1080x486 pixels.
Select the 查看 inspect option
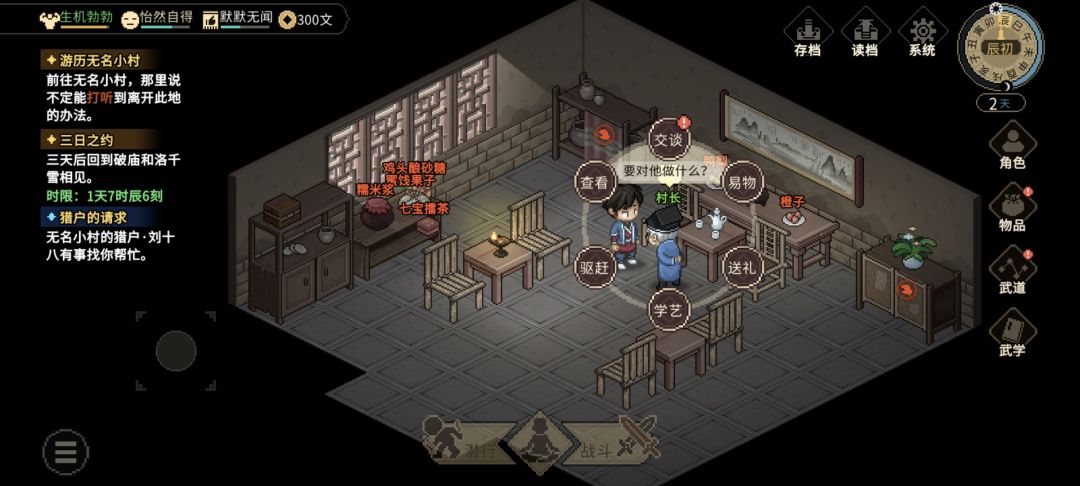(x=594, y=182)
